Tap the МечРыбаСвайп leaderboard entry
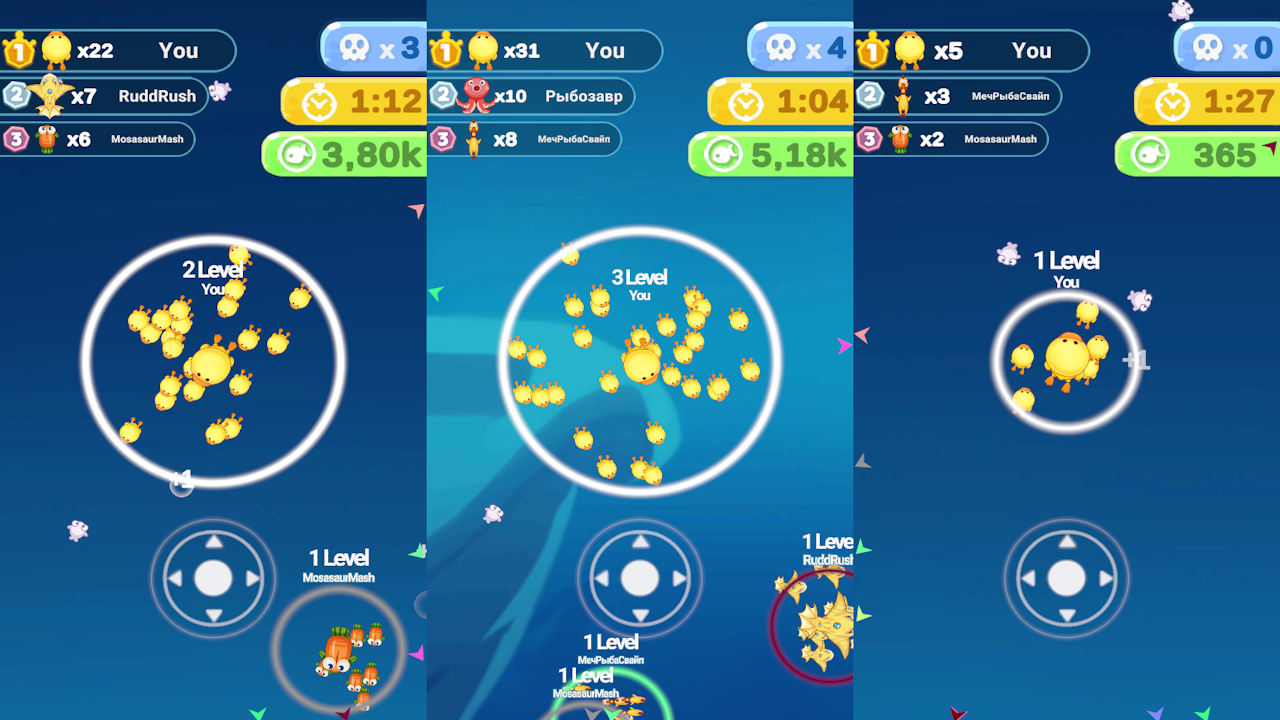 [x=573, y=139]
